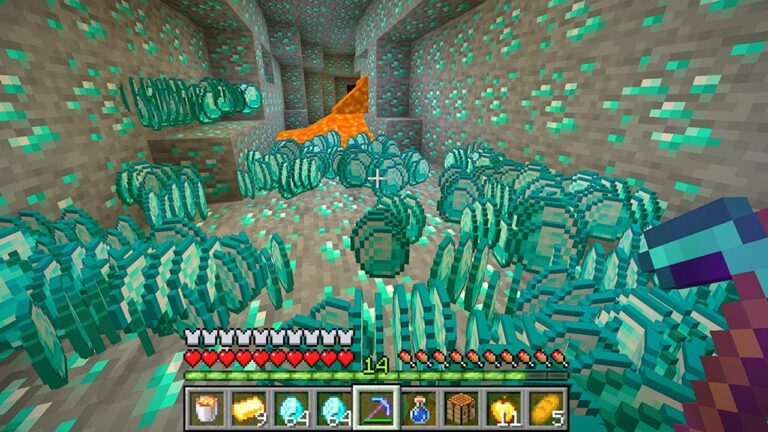The image size is (768, 432).
Task: Select the lava bucket hotbar slot
Action: pyautogui.click(x=207, y=407)
